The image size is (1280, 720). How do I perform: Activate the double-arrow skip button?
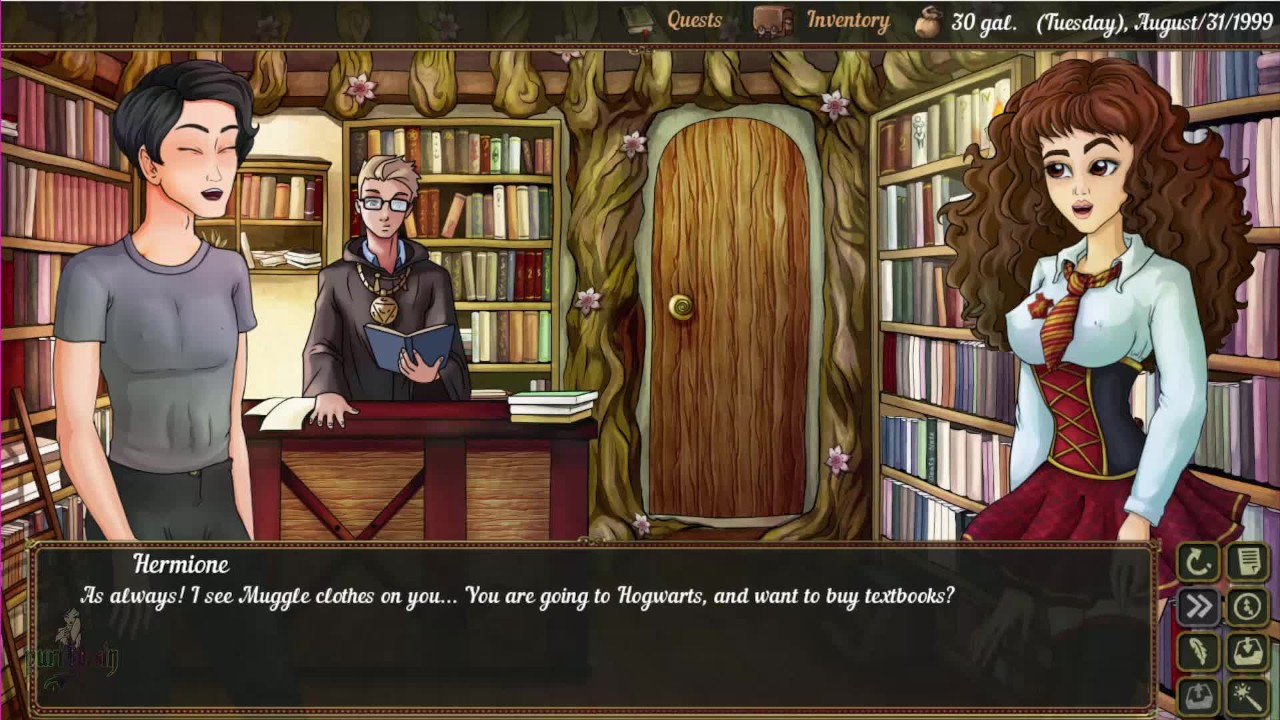tap(1198, 606)
